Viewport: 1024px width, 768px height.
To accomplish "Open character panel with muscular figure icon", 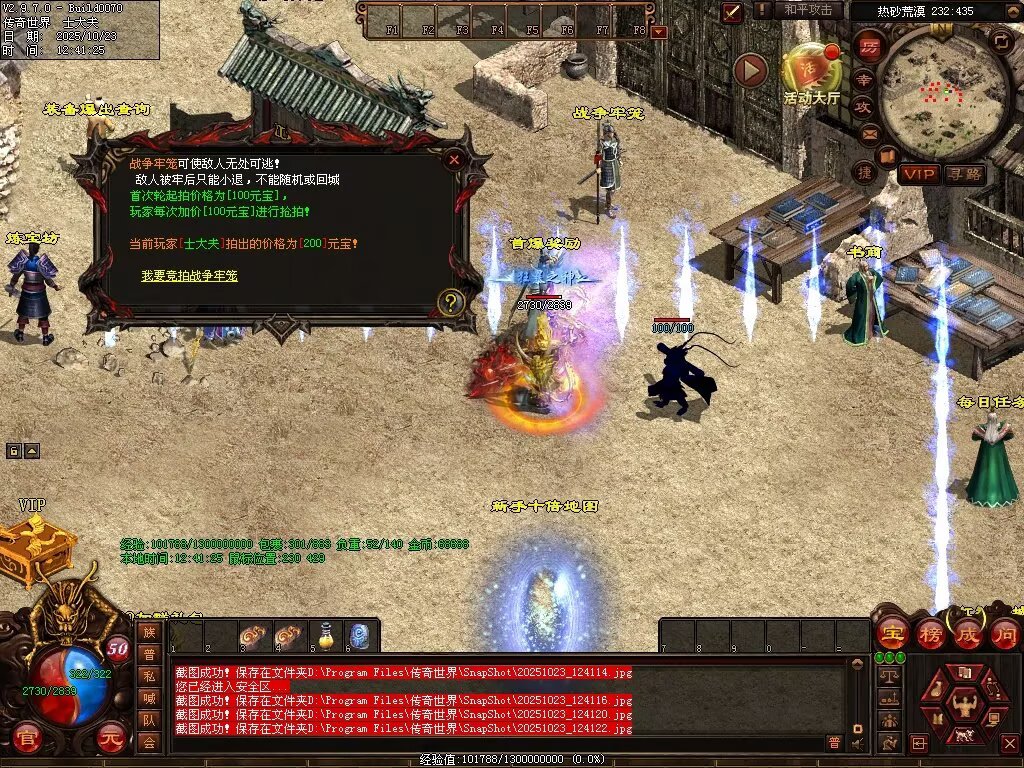I will 964,704.
